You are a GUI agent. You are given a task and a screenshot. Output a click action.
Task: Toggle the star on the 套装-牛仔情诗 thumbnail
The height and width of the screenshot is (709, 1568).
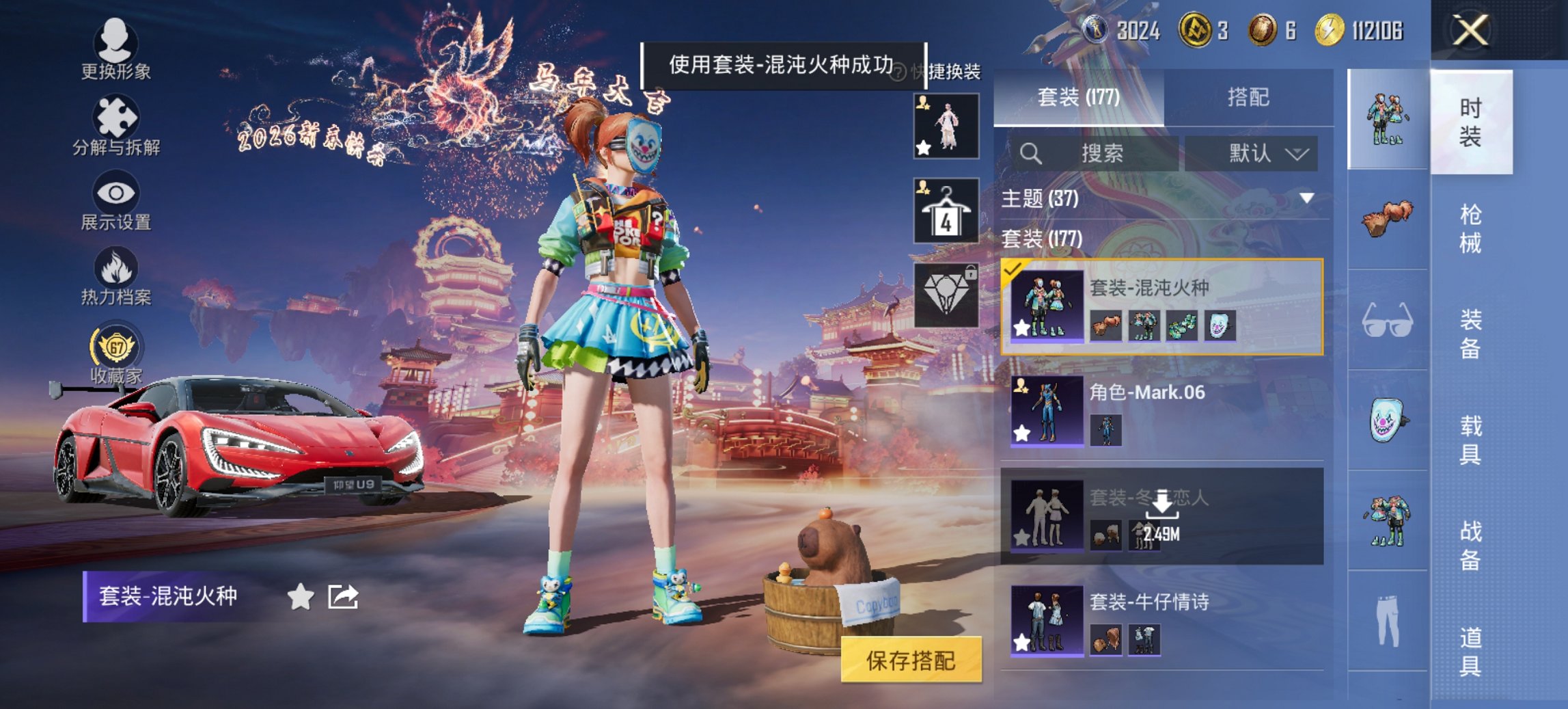(x=1021, y=641)
